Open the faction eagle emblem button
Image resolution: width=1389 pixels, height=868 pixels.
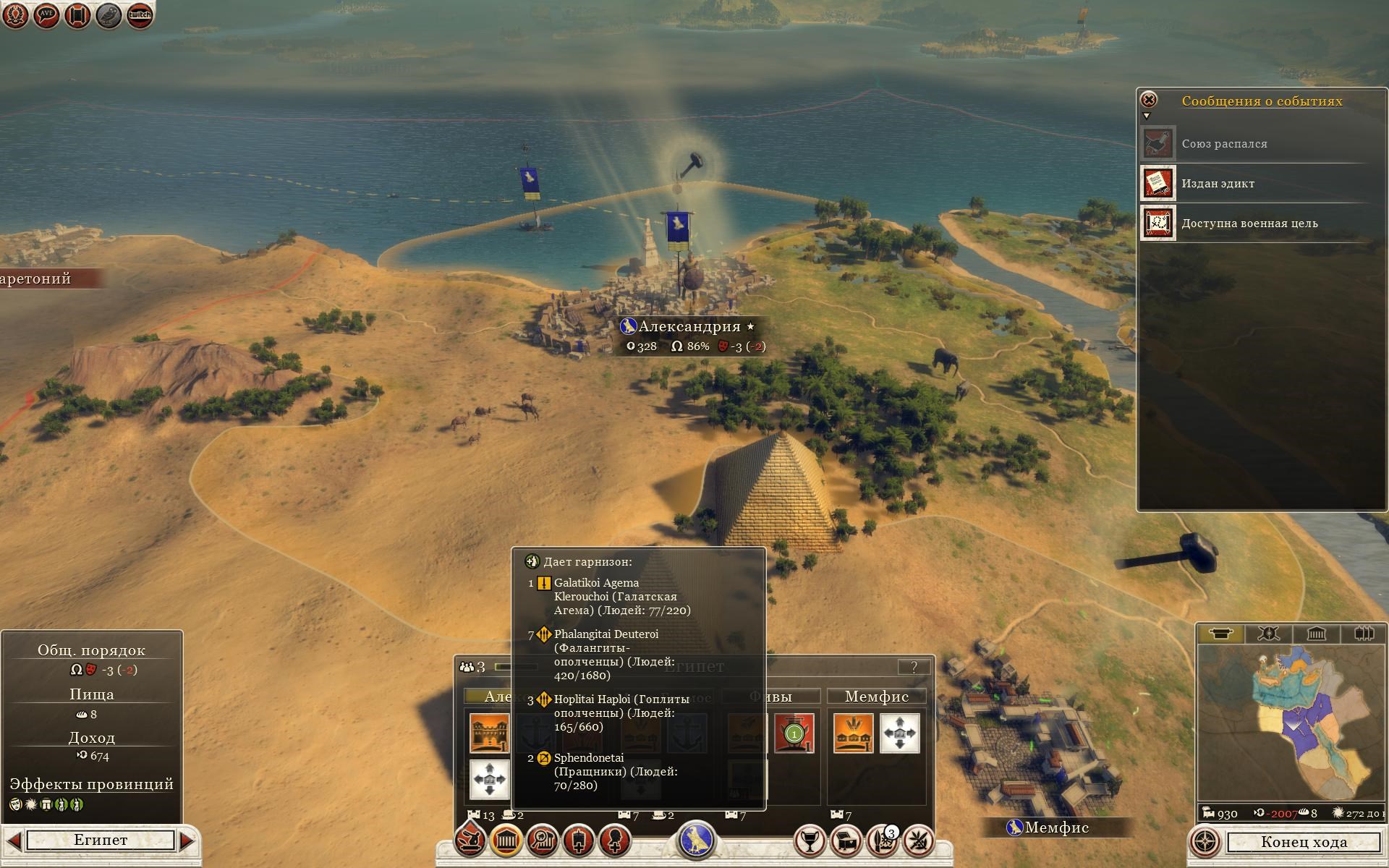click(x=696, y=841)
